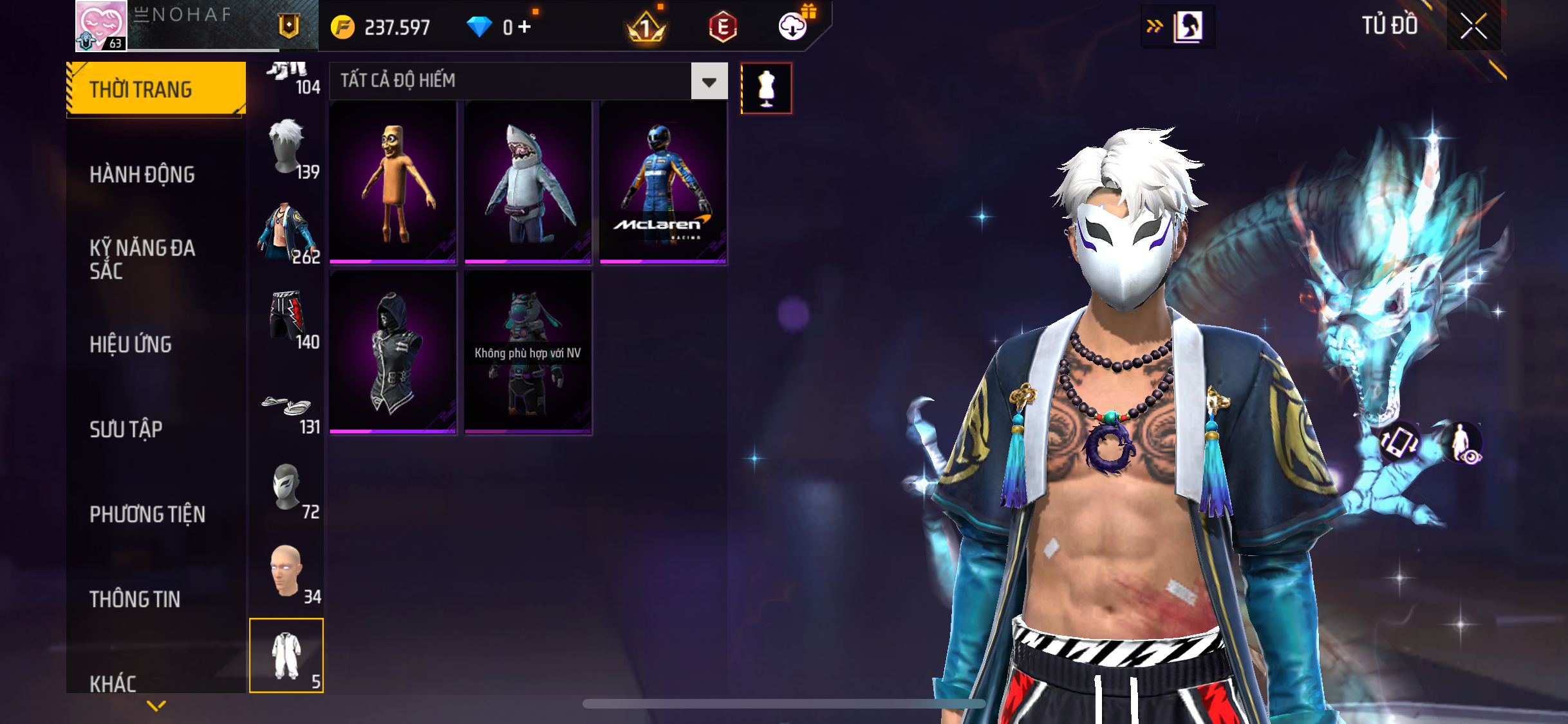1568x724 pixels.
Task: Select the McLaren racing suit
Action: point(662,183)
